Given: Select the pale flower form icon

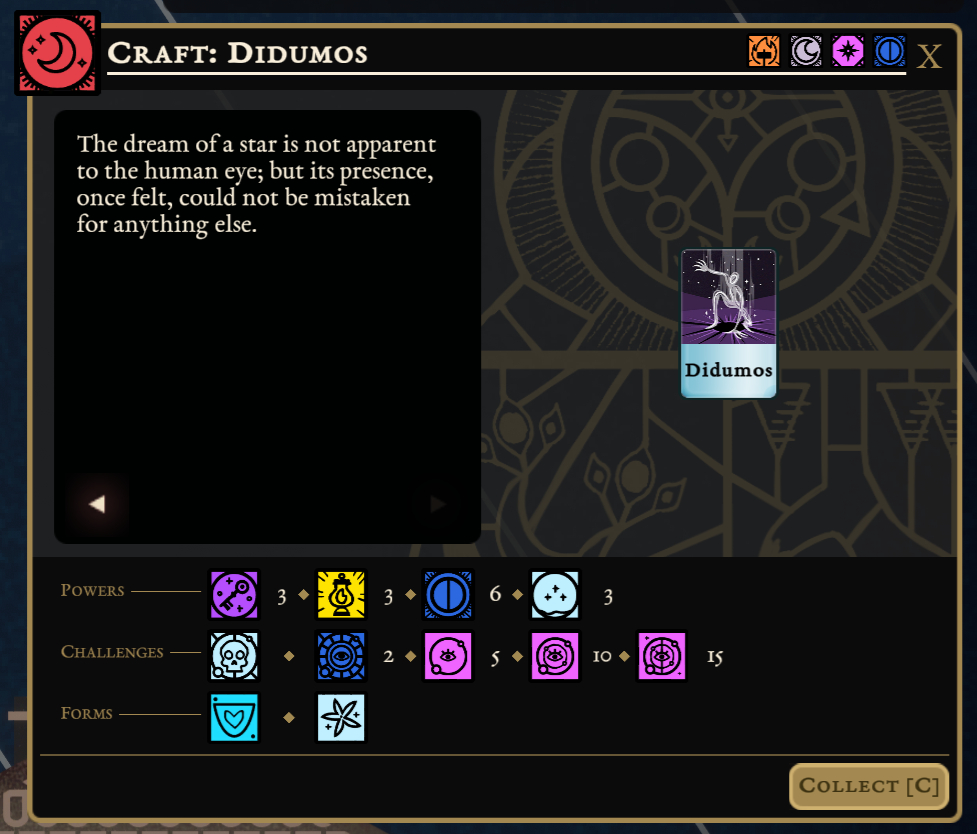Looking at the screenshot, I should [341, 717].
